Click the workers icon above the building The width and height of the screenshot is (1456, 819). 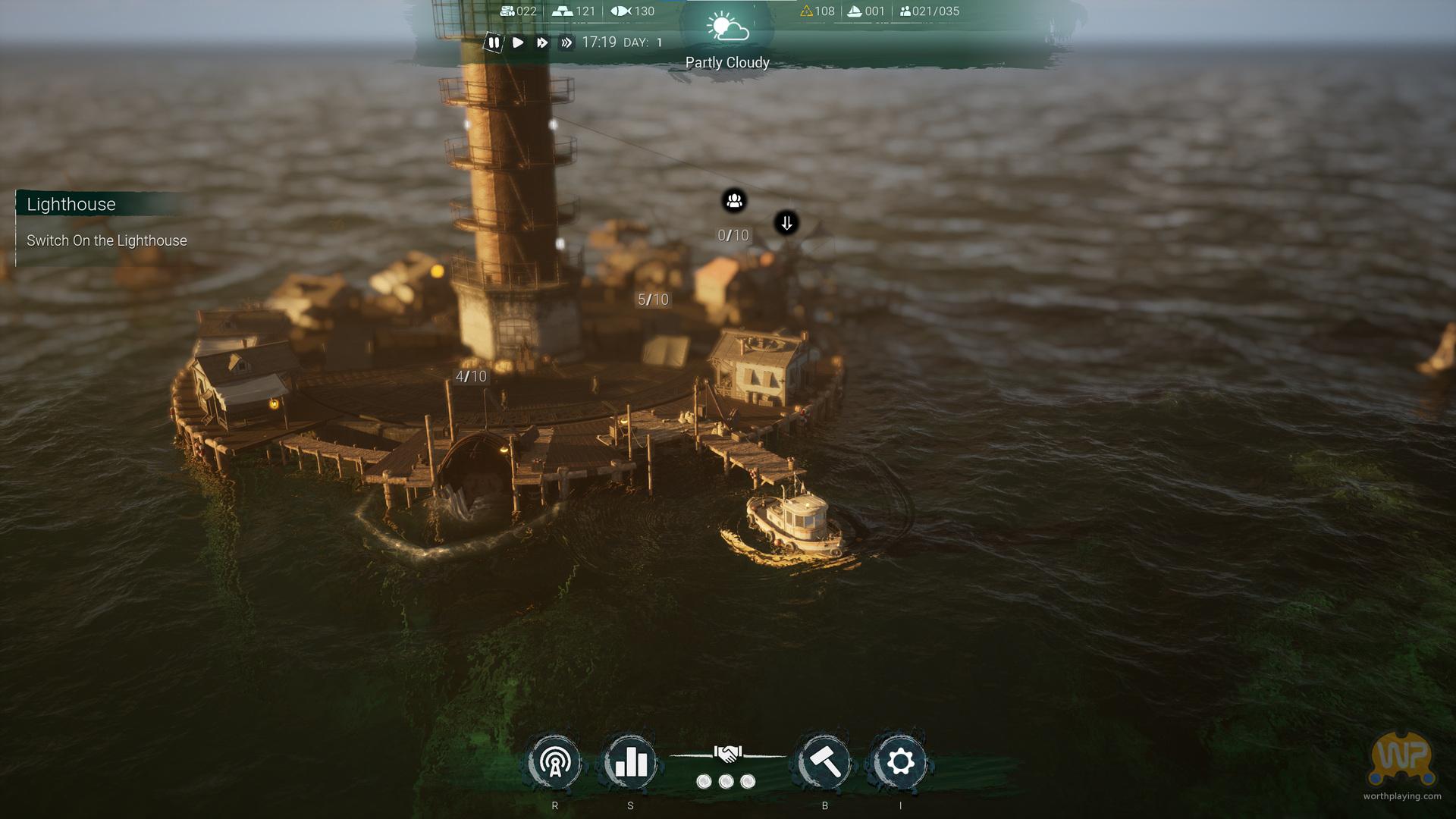(x=734, y=201)
